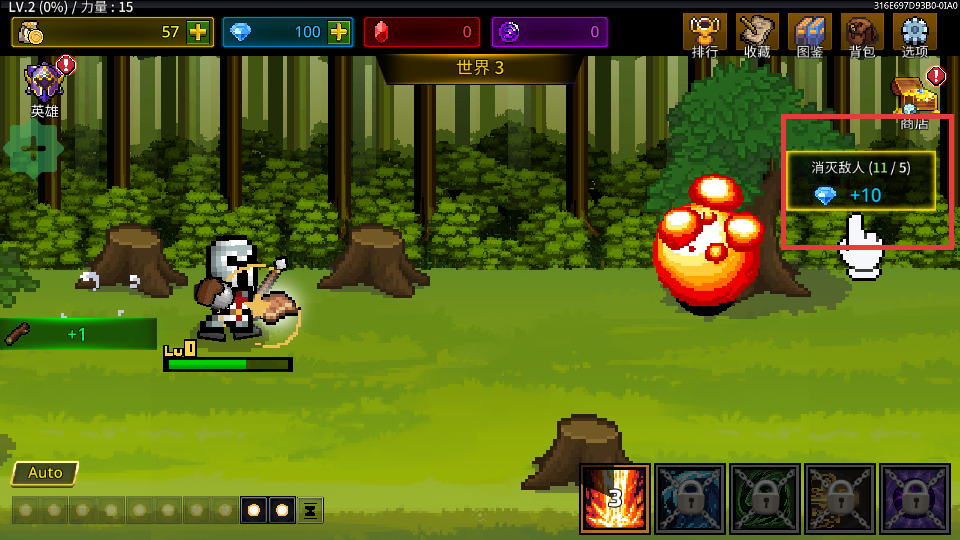Open the 图鉴 codex chest menu
Image resolution: width=960 pixels, height=540 pixels.
pos(809,34)
